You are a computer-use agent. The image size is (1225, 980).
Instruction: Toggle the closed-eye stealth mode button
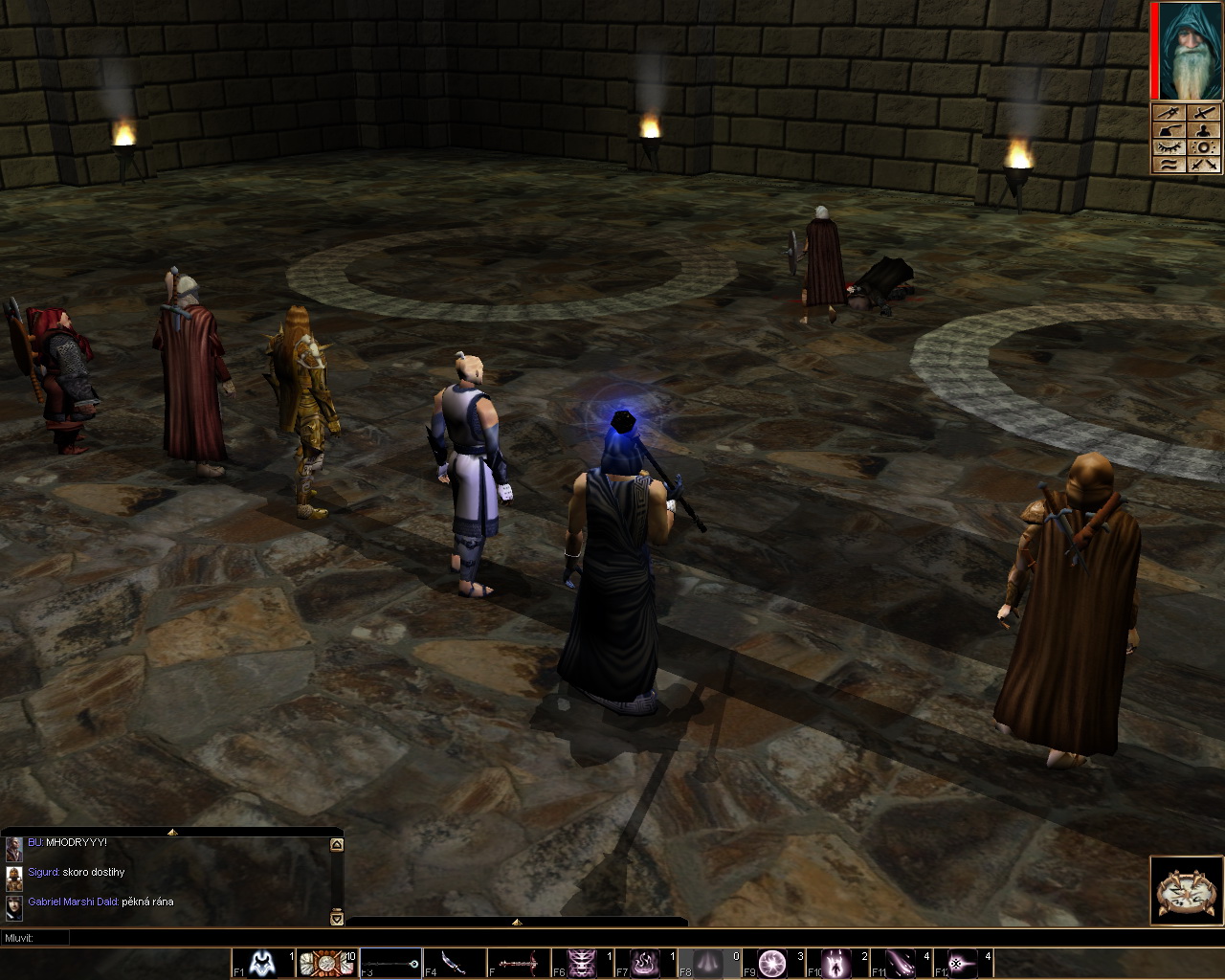[x=1169, y=147]
